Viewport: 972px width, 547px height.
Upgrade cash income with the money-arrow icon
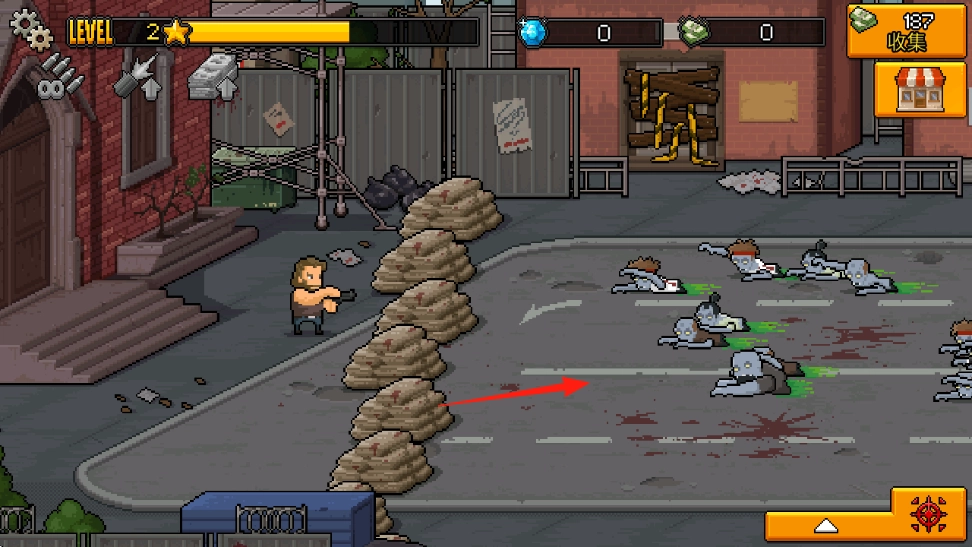(213, 76)
